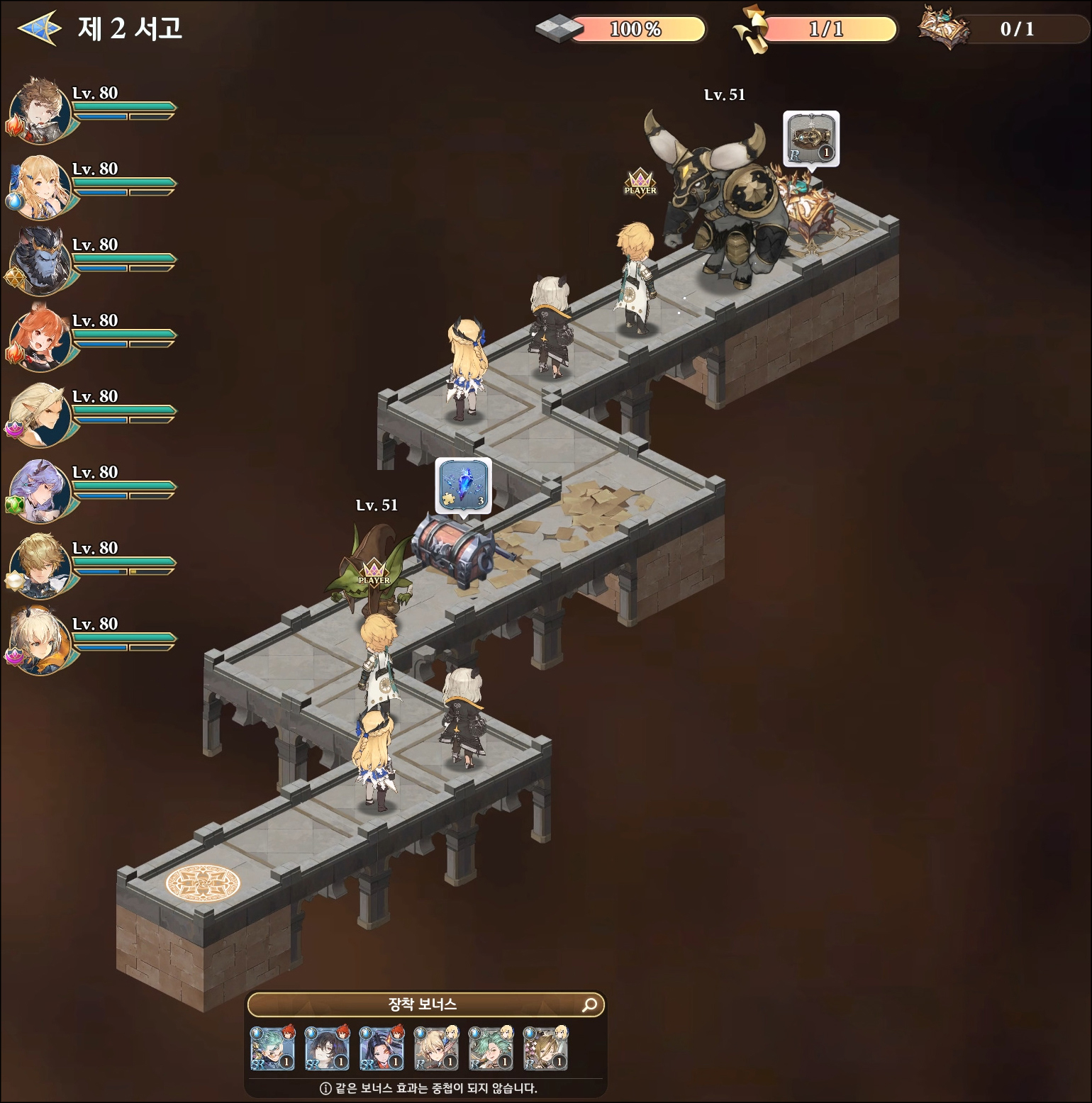This screenshot has width=1092, height=1103.
Task: View the blond elf R bonus card
Action: tap(436, 1048)
